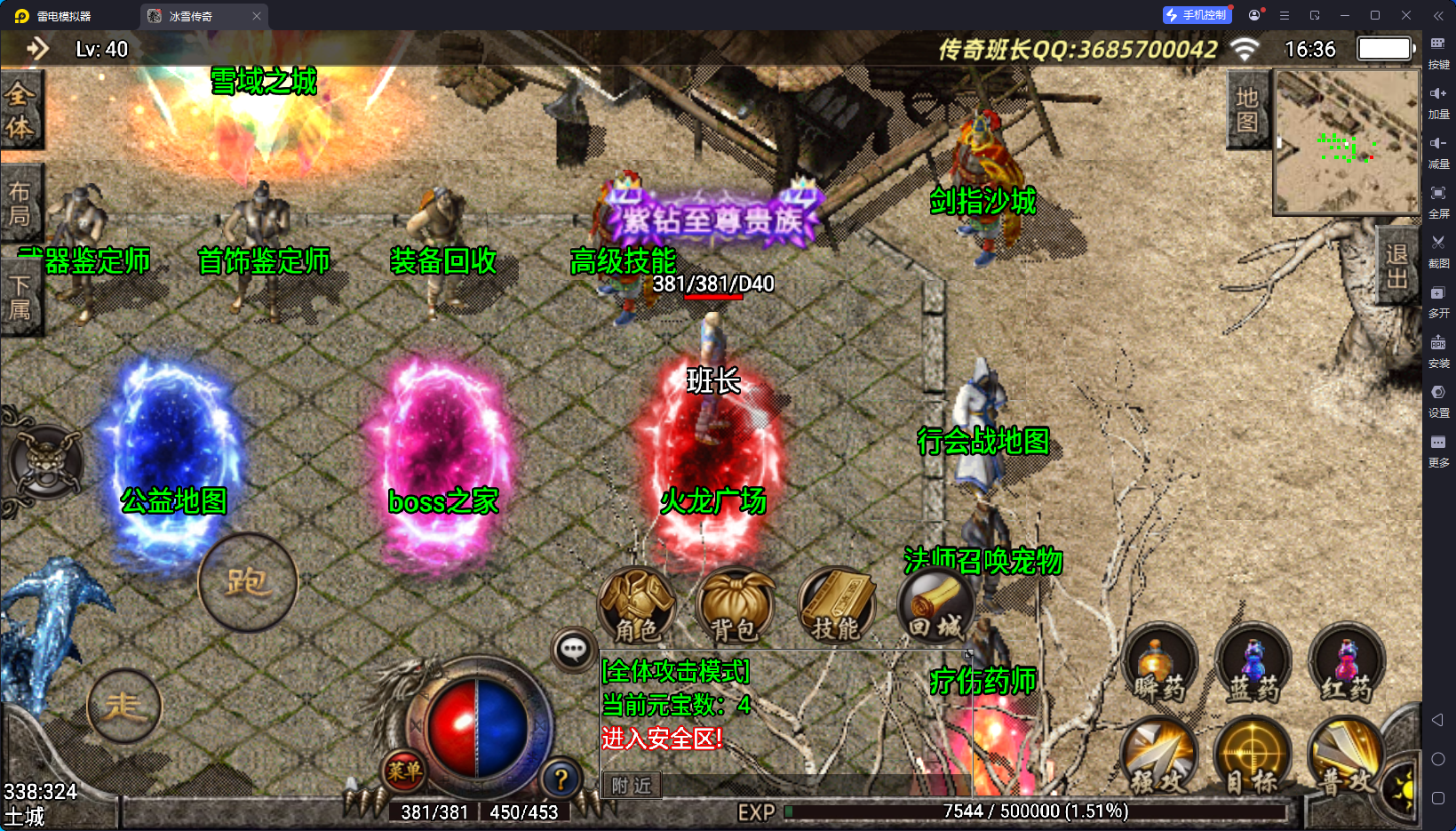Use the 瞬药 instant potion
The image size is (1456, 831).
tap(1159, 665)
